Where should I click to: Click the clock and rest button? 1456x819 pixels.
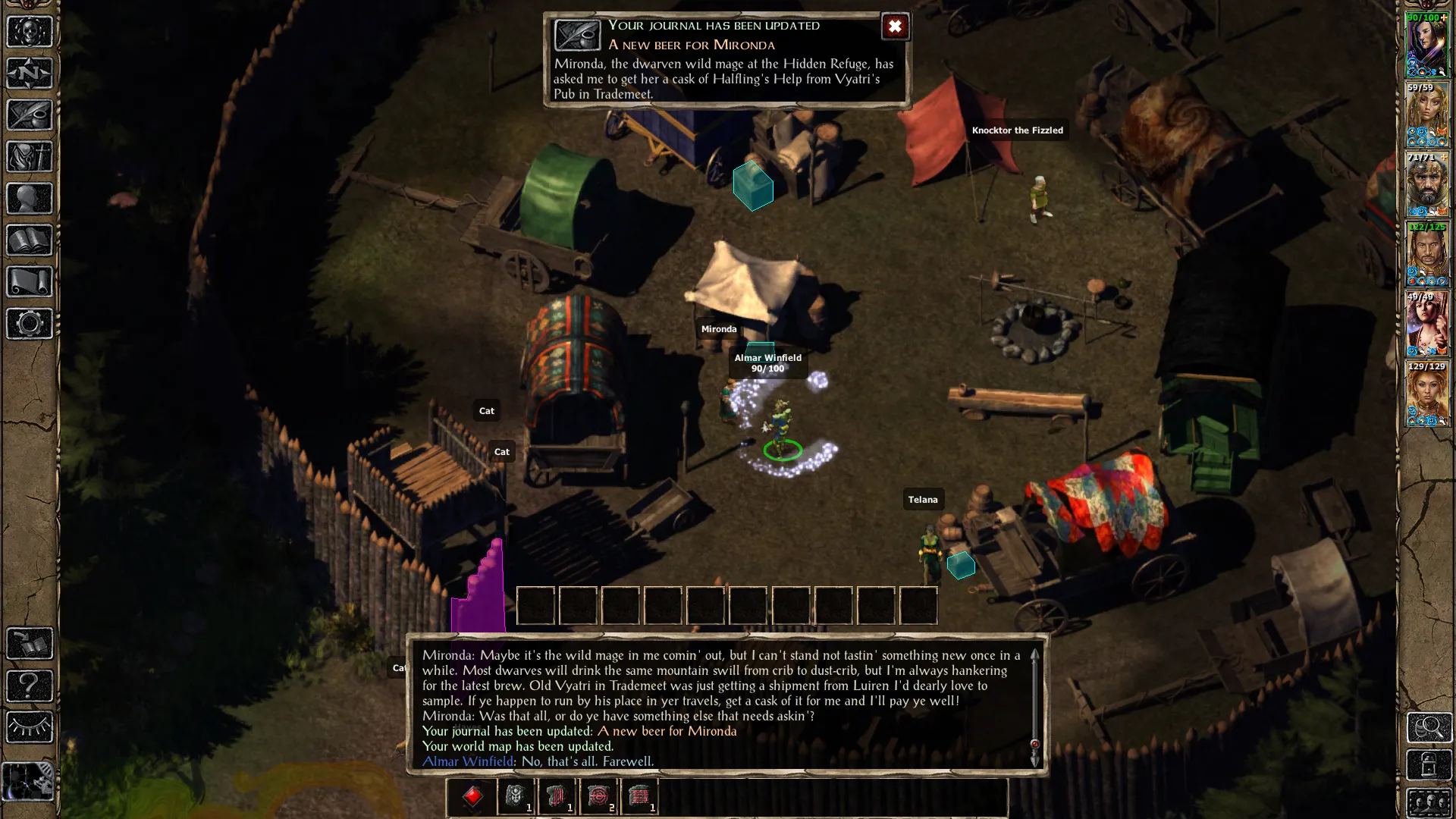click(x=28, y=781)
